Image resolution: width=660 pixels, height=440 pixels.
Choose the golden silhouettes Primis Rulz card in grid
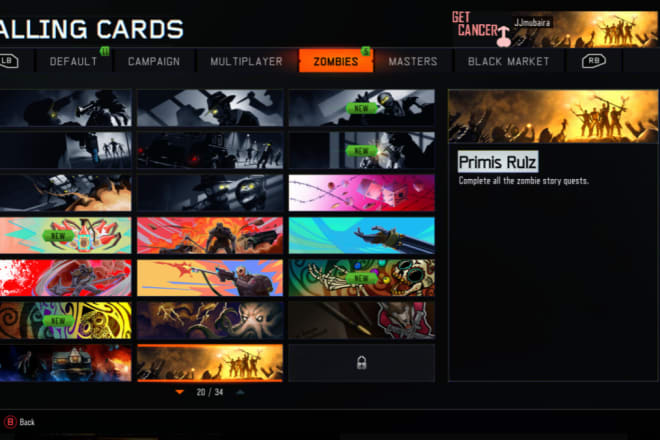(x=209, y=362)
